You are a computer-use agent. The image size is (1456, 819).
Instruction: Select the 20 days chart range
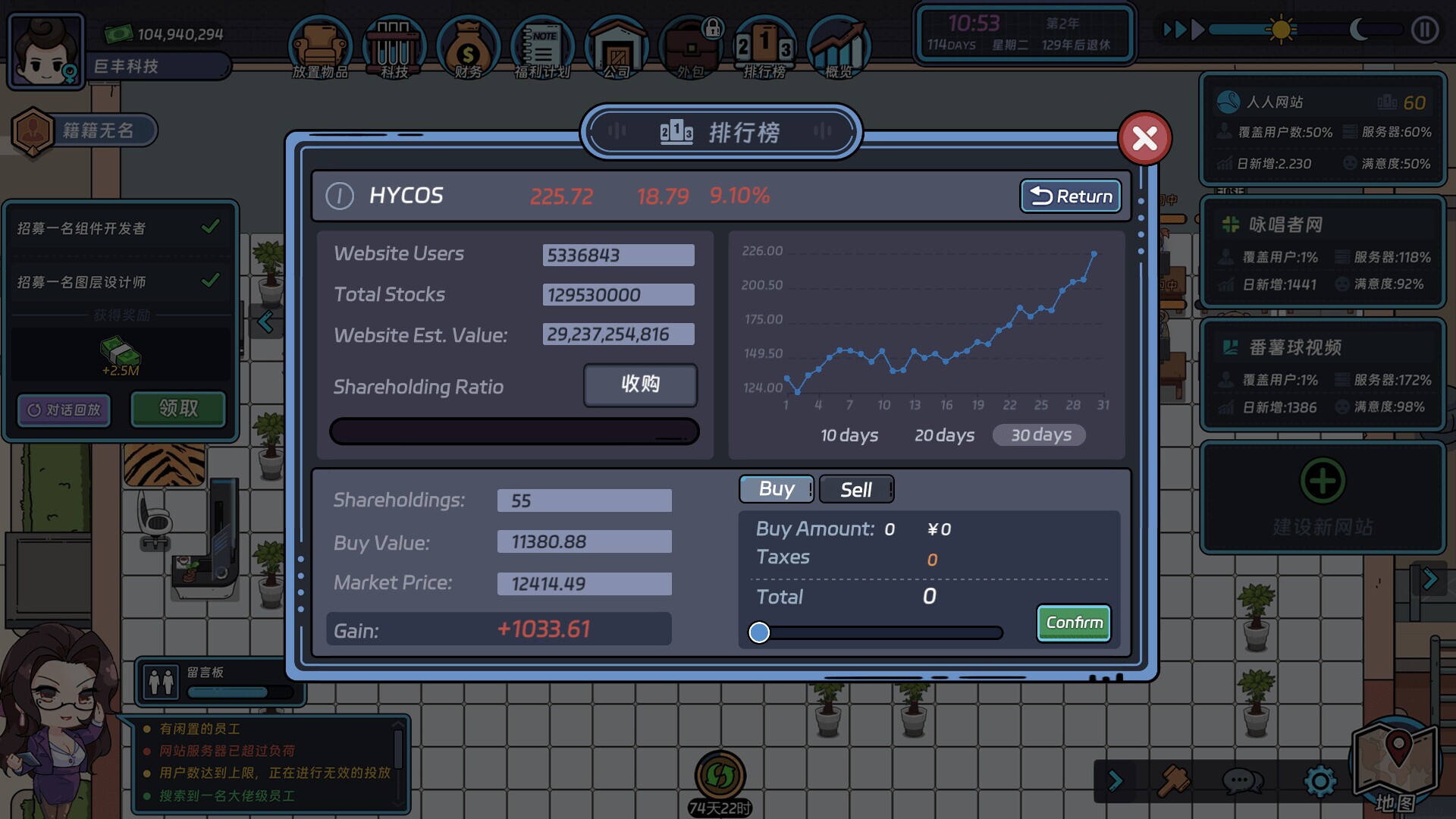(945, 435)
